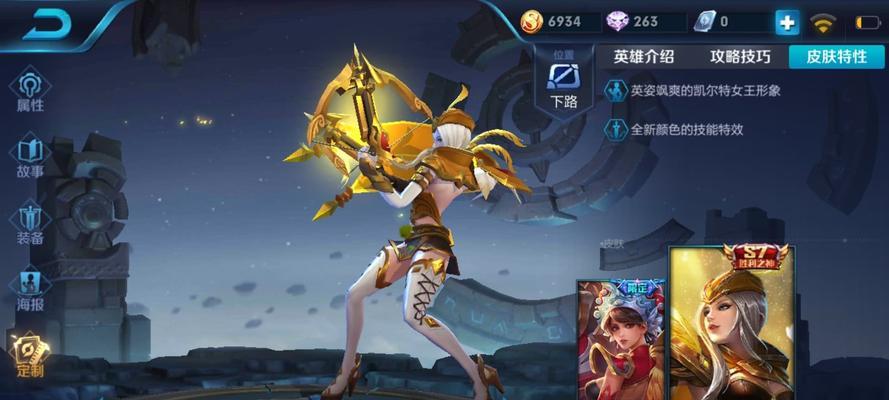Image resolution: width=889 pixels, height=400 pixels.
Task: Click the blue plus button to add currency
Action: pyautogui.click(x=787, y=22)
